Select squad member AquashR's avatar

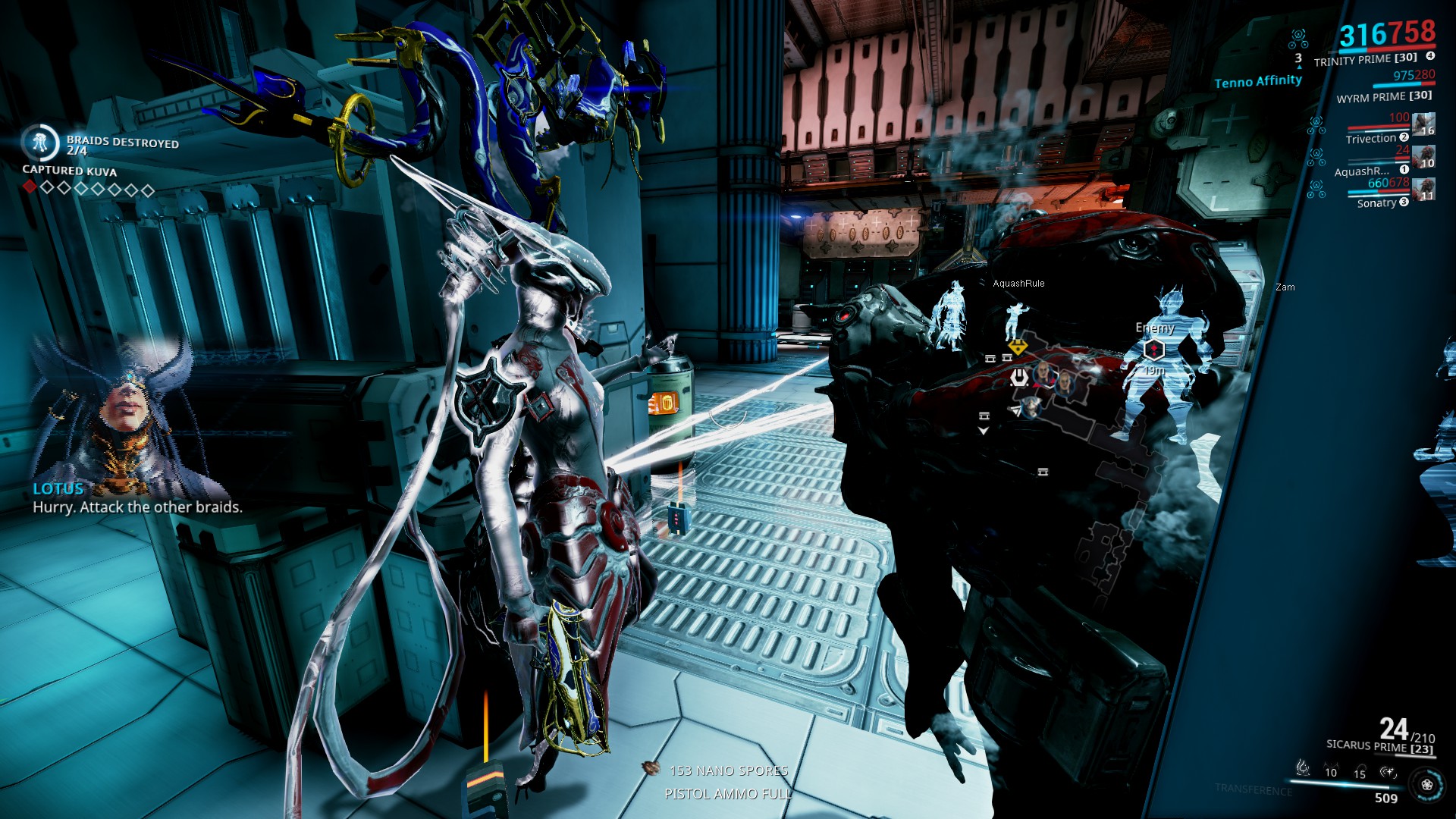pyautogui.click(x=1423, y=157)
